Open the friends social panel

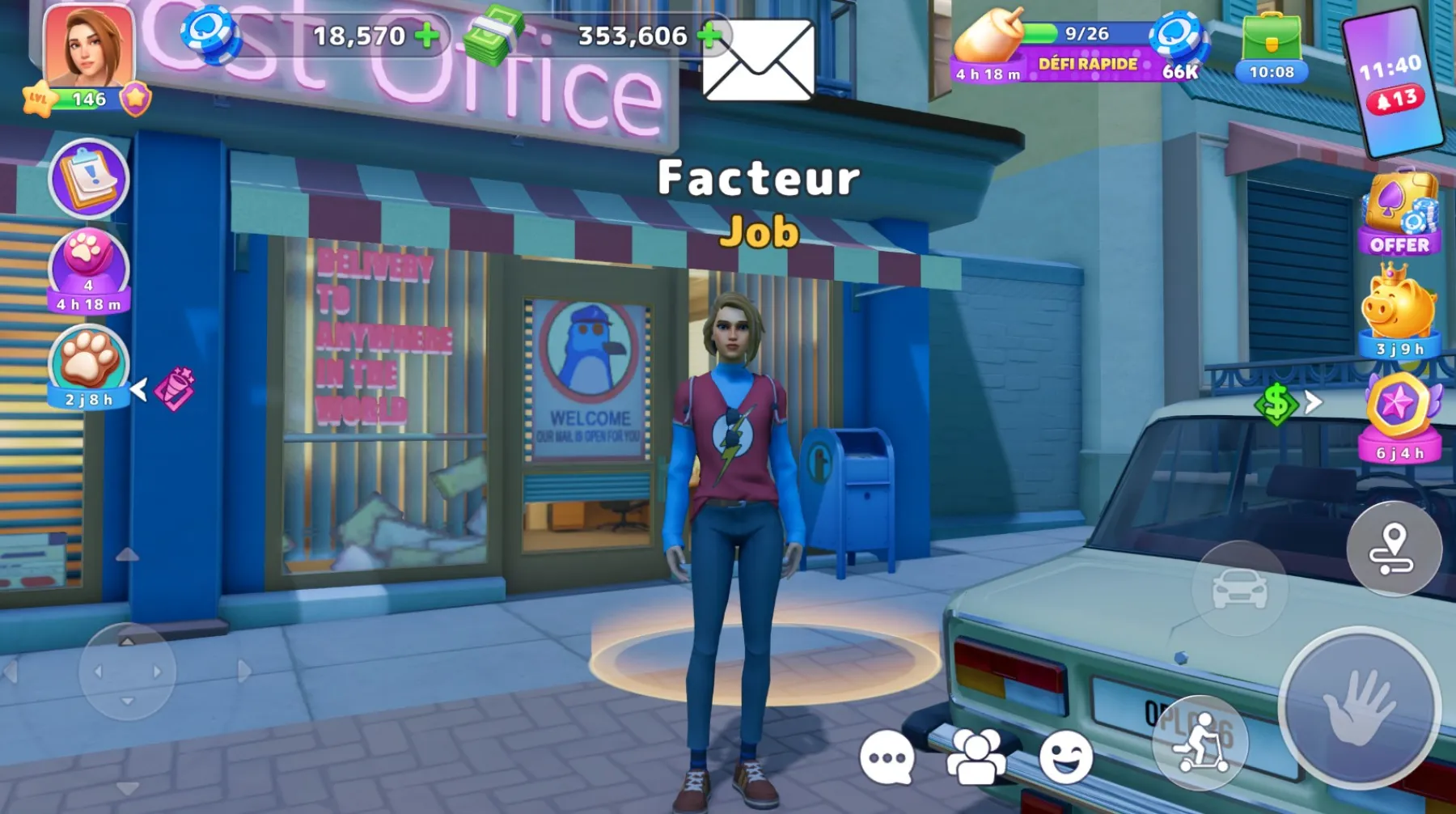tap(972, 759)
